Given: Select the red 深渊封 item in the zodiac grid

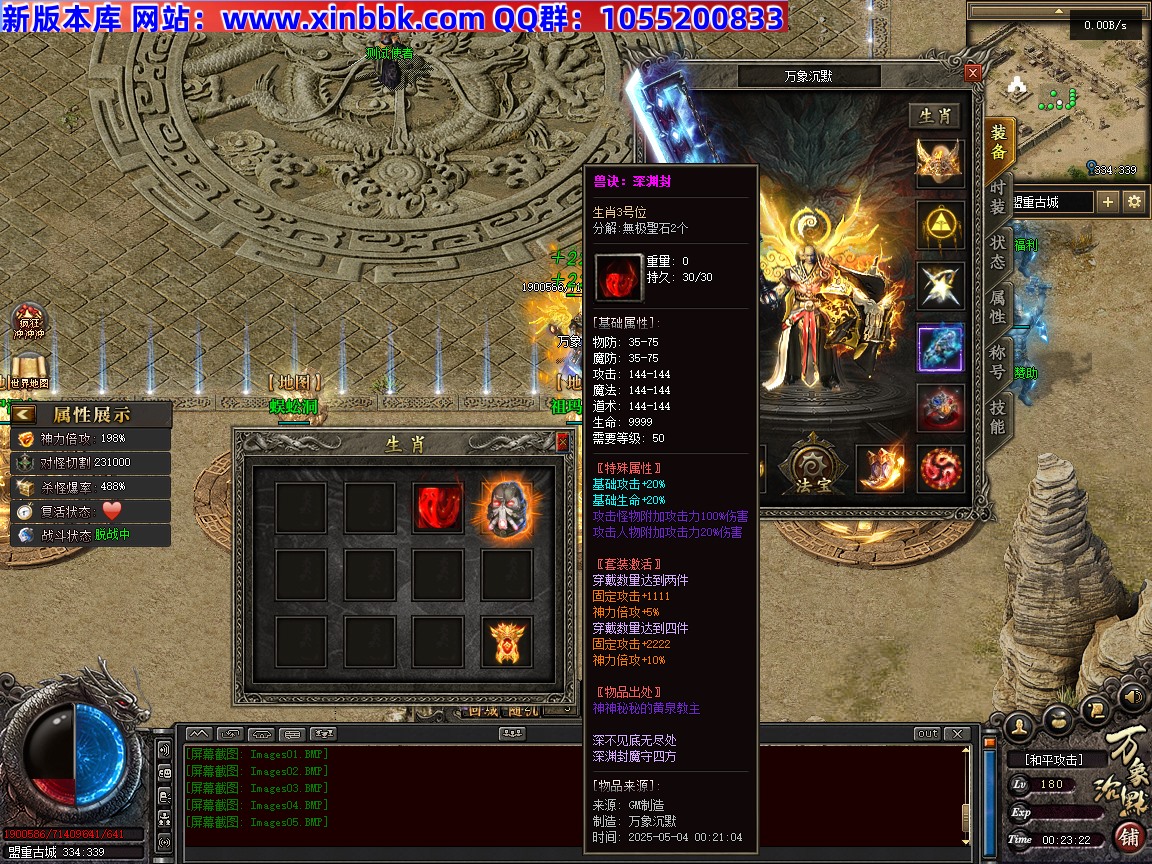Looking at the screenshot, I should pyautogui.click(x=436, y=508).
